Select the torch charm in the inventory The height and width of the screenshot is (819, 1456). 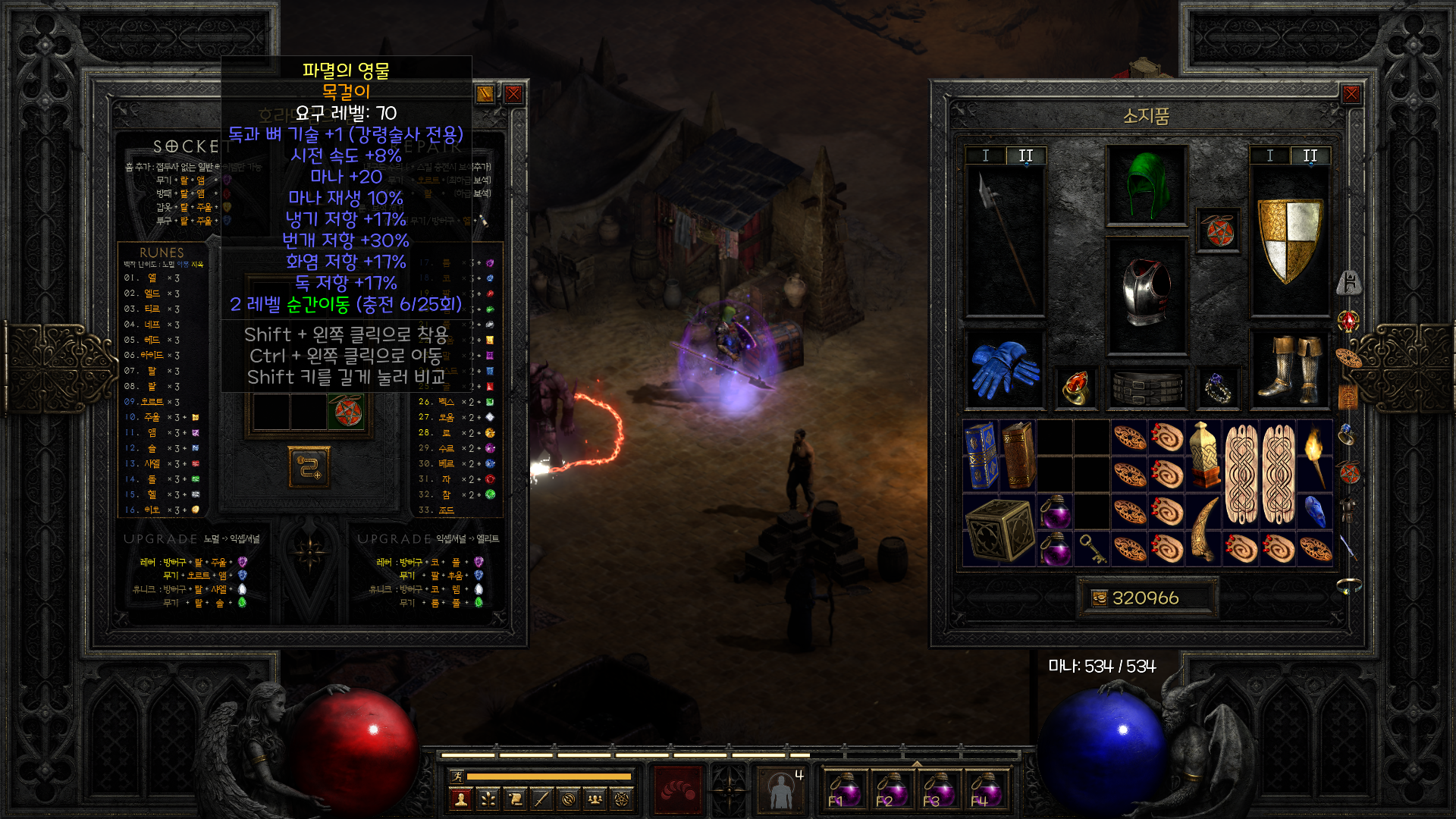(1315, 455)
